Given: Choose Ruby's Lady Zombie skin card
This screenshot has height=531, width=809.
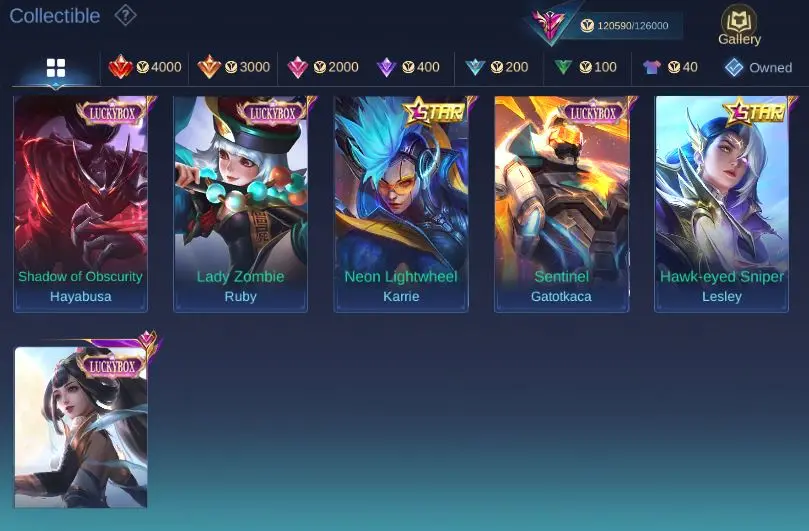Looking at the screenshot, I should [x=240, y=203].
